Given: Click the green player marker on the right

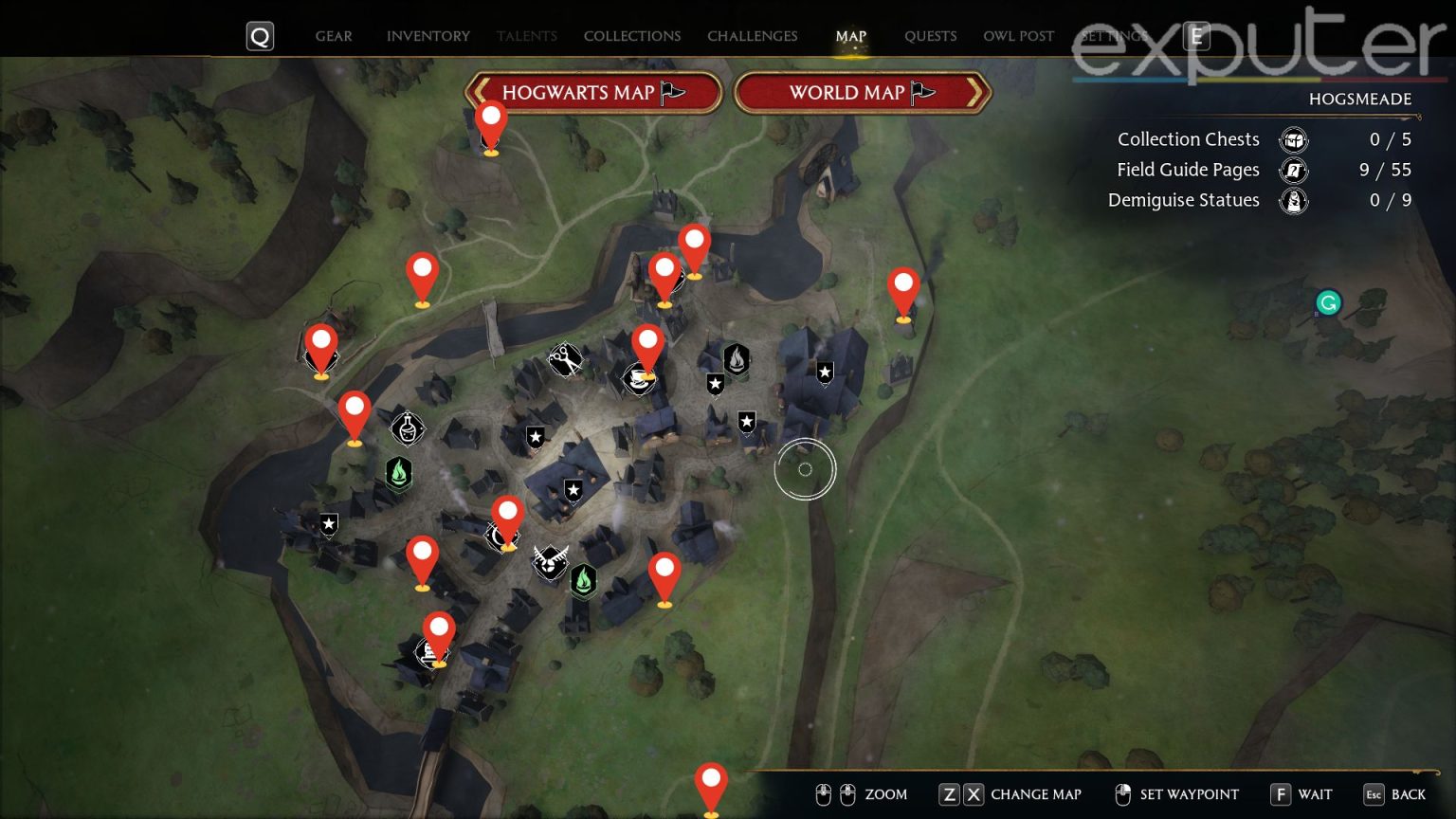Looking at the screenshot, I should point(1328,302).
